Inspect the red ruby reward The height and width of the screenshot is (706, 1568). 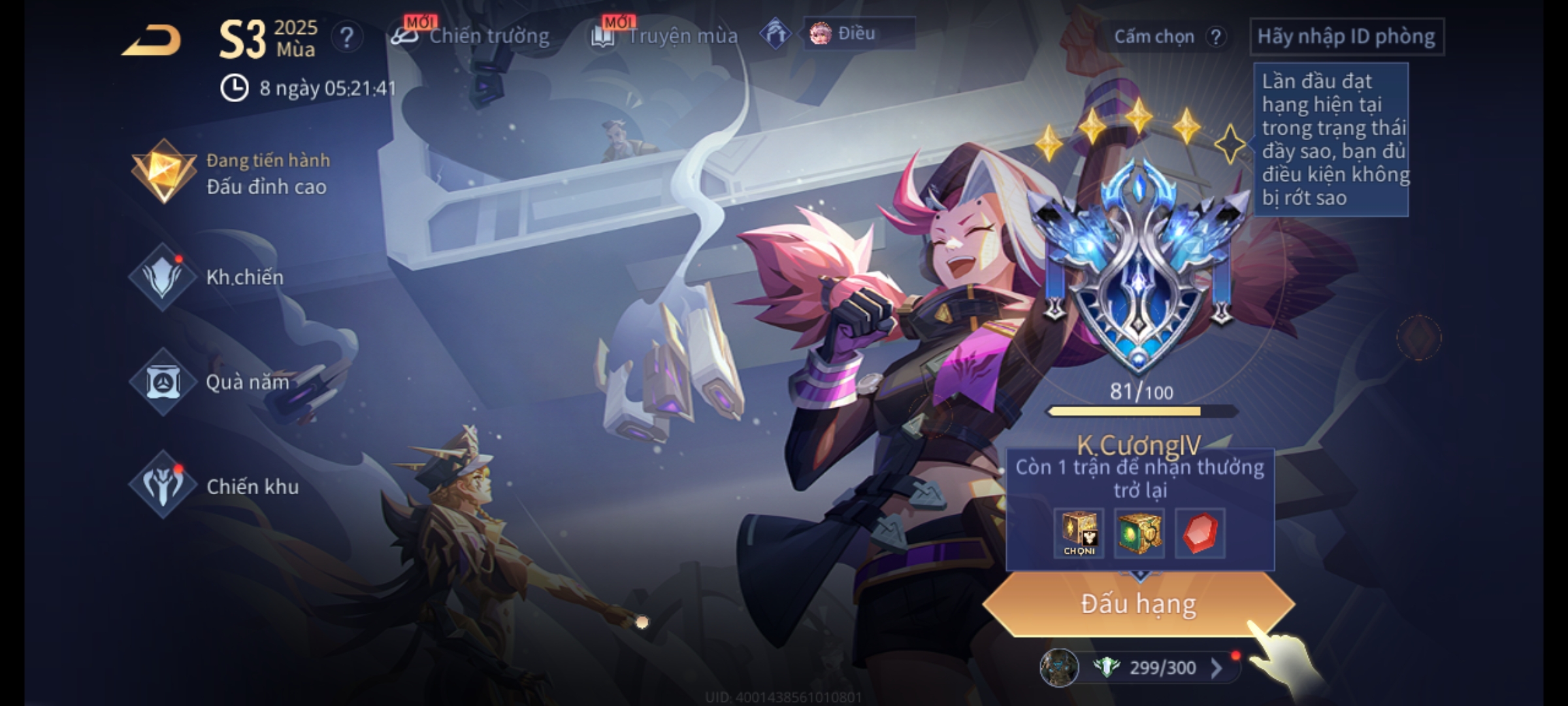click(x=1200, y=533)
